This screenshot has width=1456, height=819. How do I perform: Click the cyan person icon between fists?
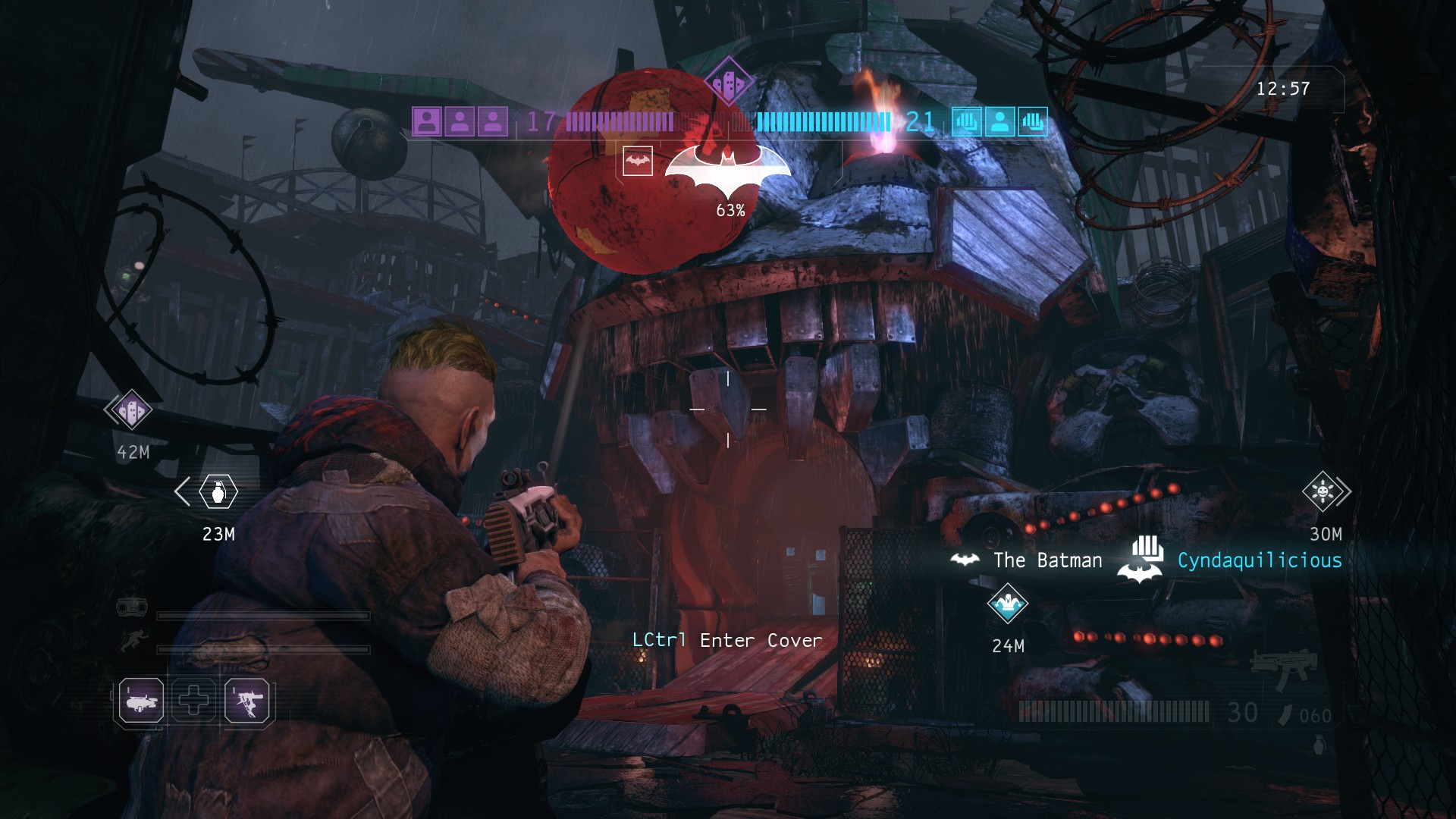coord(999,121)
